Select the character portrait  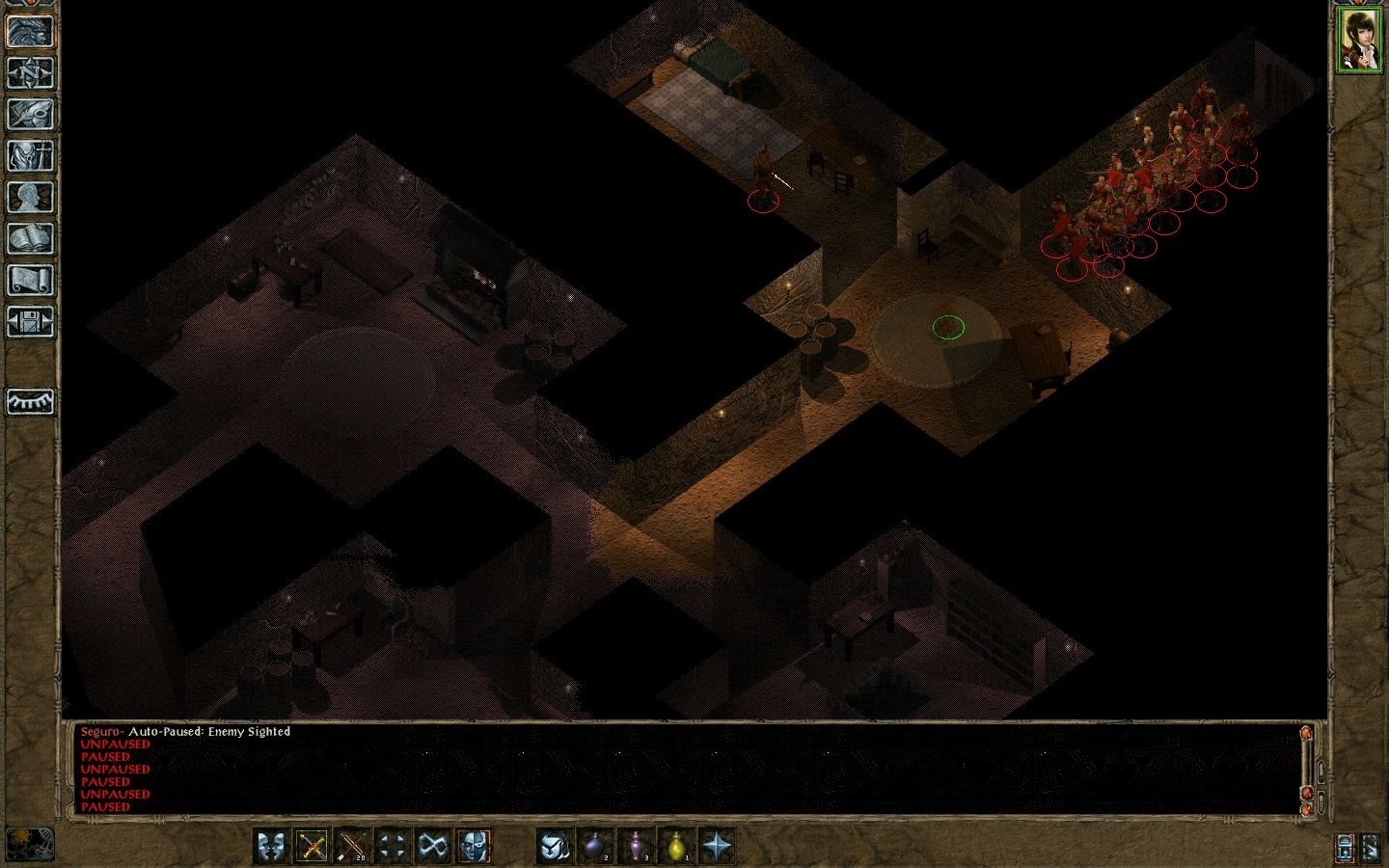pyautogui.click(x=1358, y=40)
